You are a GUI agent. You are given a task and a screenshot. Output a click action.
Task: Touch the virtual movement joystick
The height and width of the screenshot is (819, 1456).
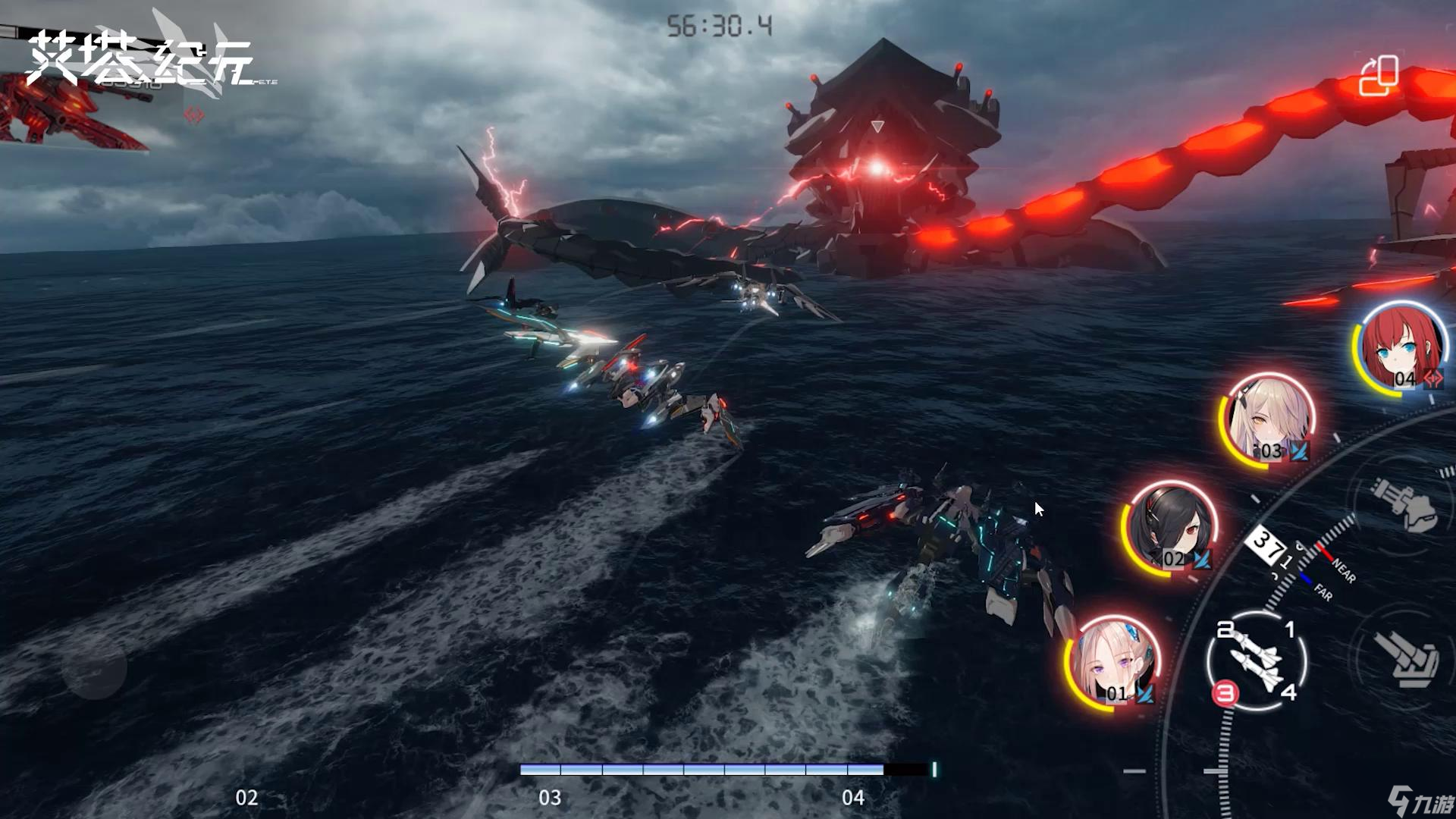click(95, 667)
